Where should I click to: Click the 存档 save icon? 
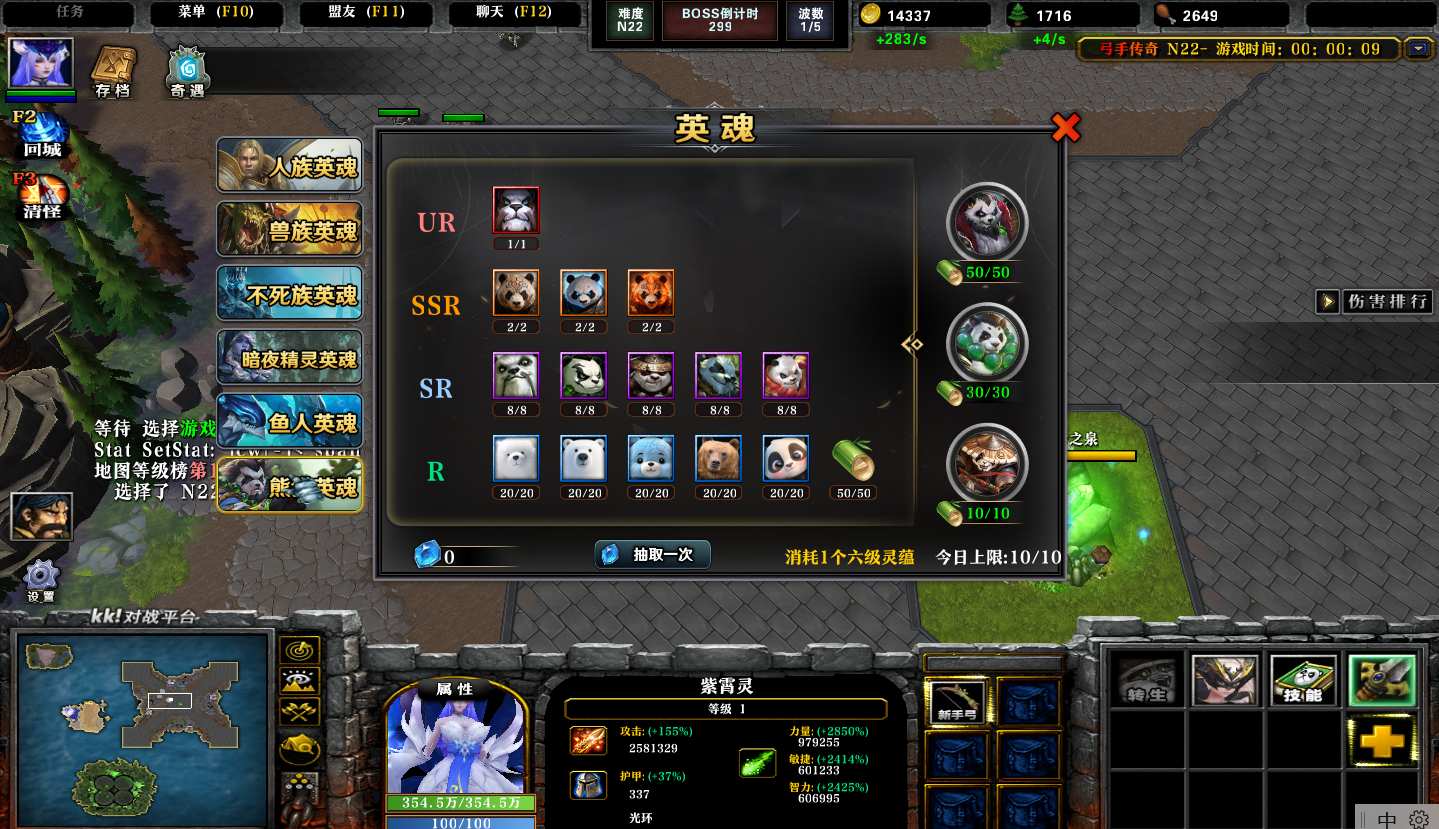click(x=113, y=70)
